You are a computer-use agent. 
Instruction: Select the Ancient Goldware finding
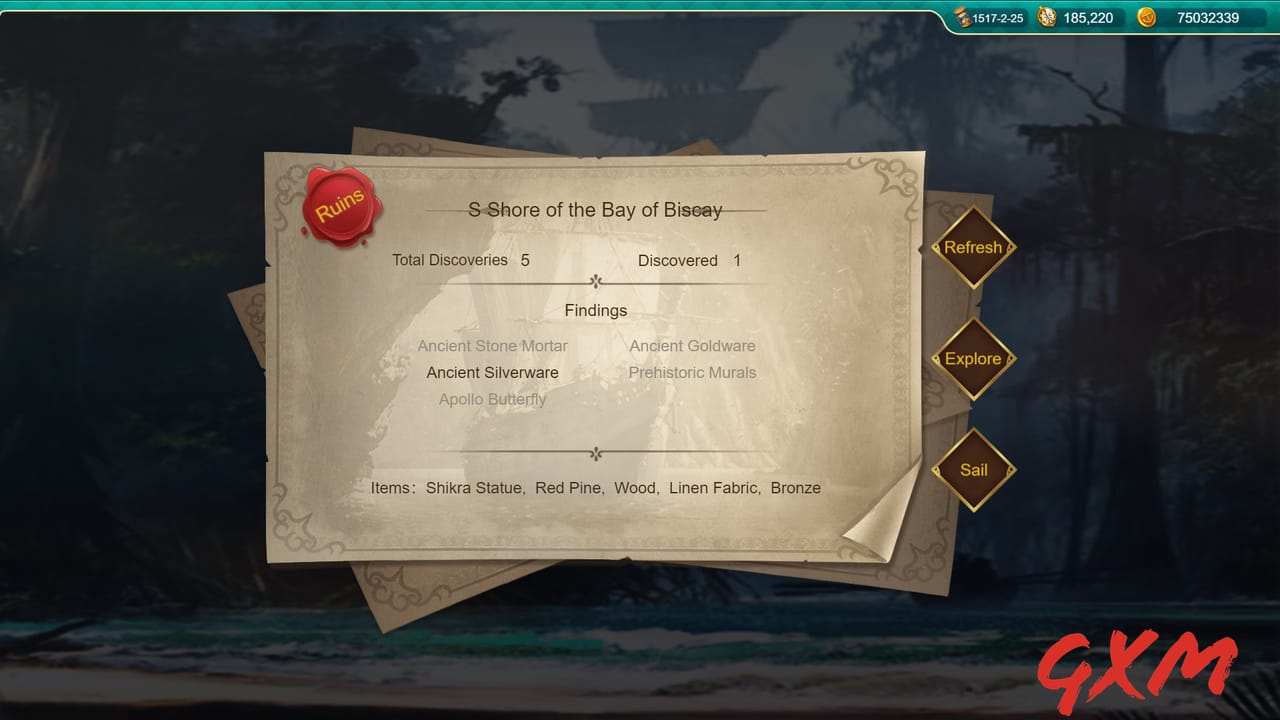692,345
